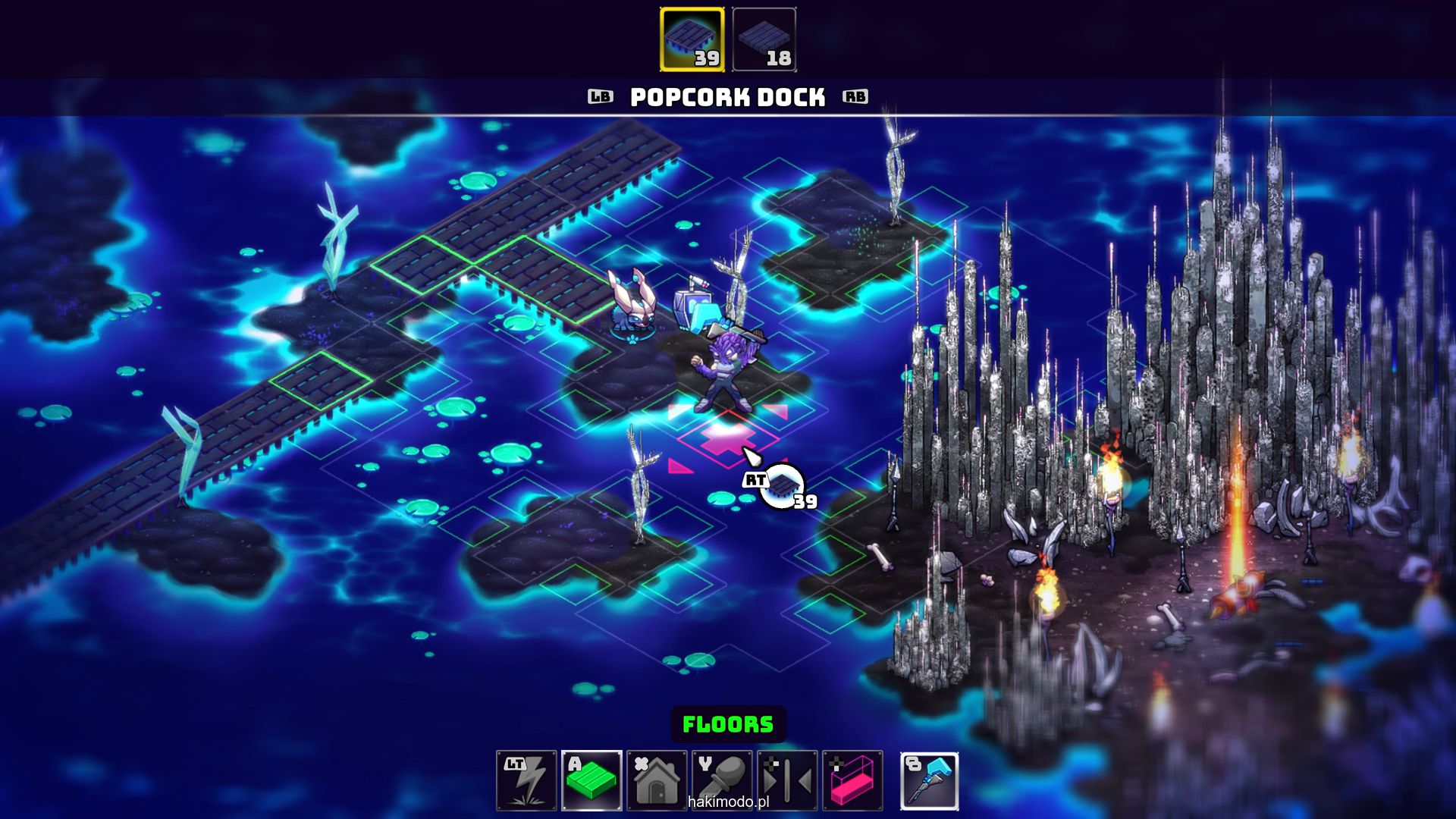Choose the floor tile with 18 count
This screenshot has width=1456, height=819.
point(764,39)
